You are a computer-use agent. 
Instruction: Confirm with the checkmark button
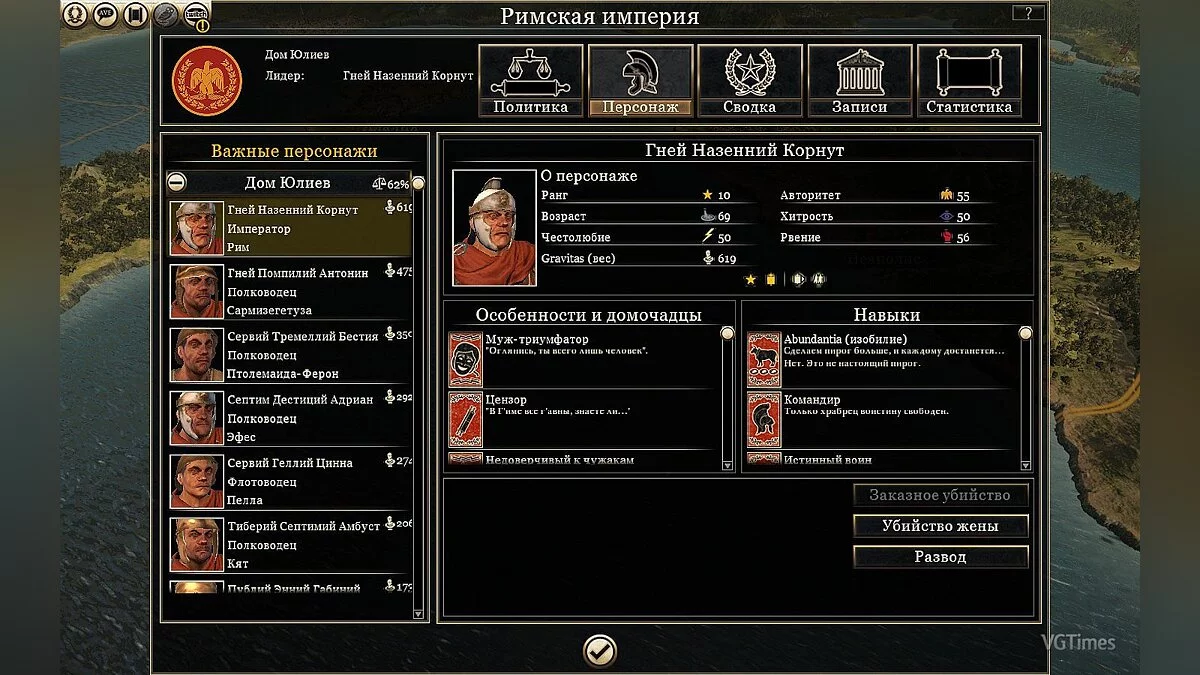tap(600, 652)
